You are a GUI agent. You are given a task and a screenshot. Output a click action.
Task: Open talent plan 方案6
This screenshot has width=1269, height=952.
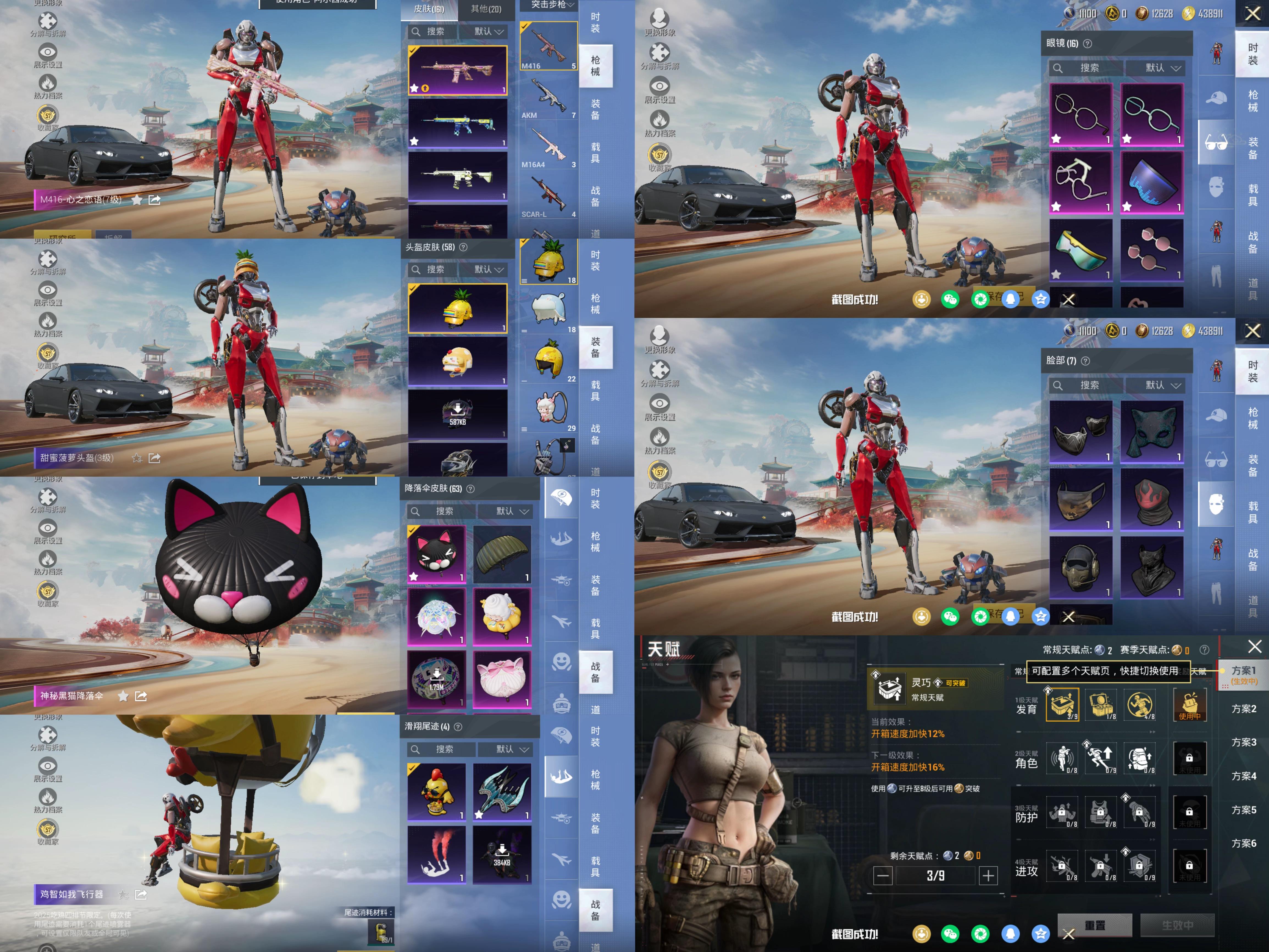1243,843
